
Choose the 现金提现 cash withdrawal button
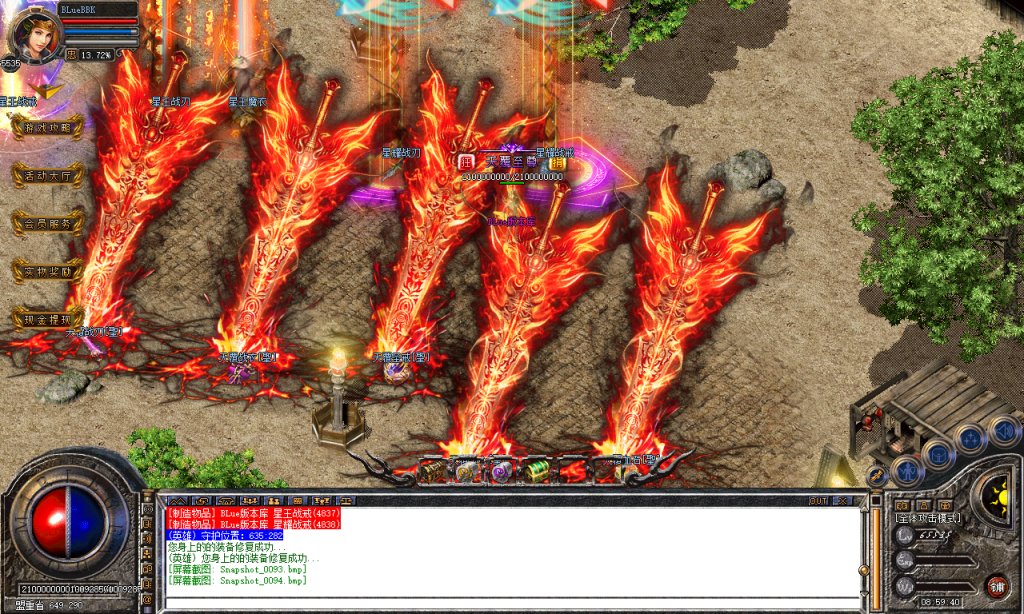pos(47,319)
